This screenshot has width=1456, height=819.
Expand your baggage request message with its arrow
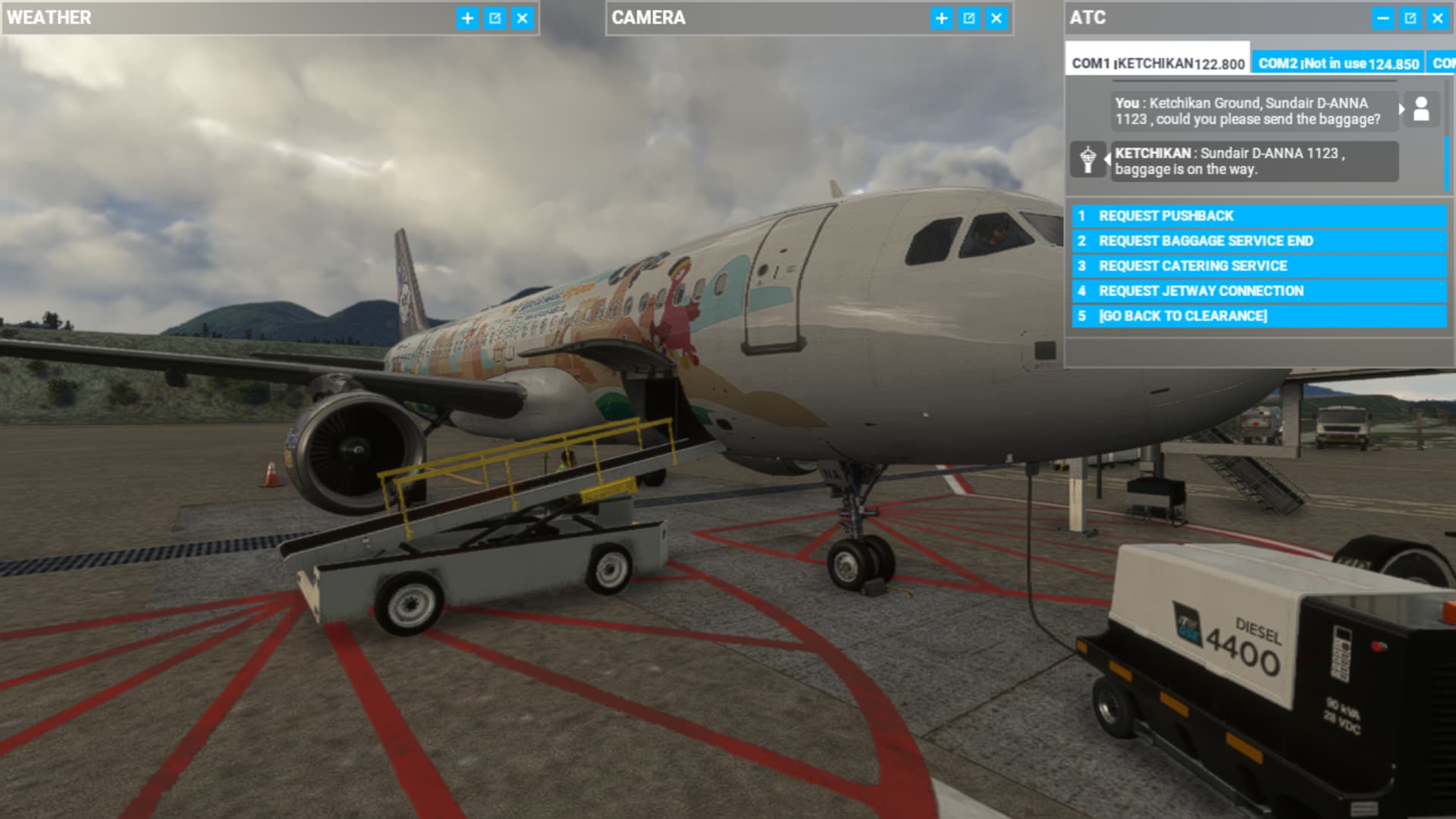(x=1403, y=109)
